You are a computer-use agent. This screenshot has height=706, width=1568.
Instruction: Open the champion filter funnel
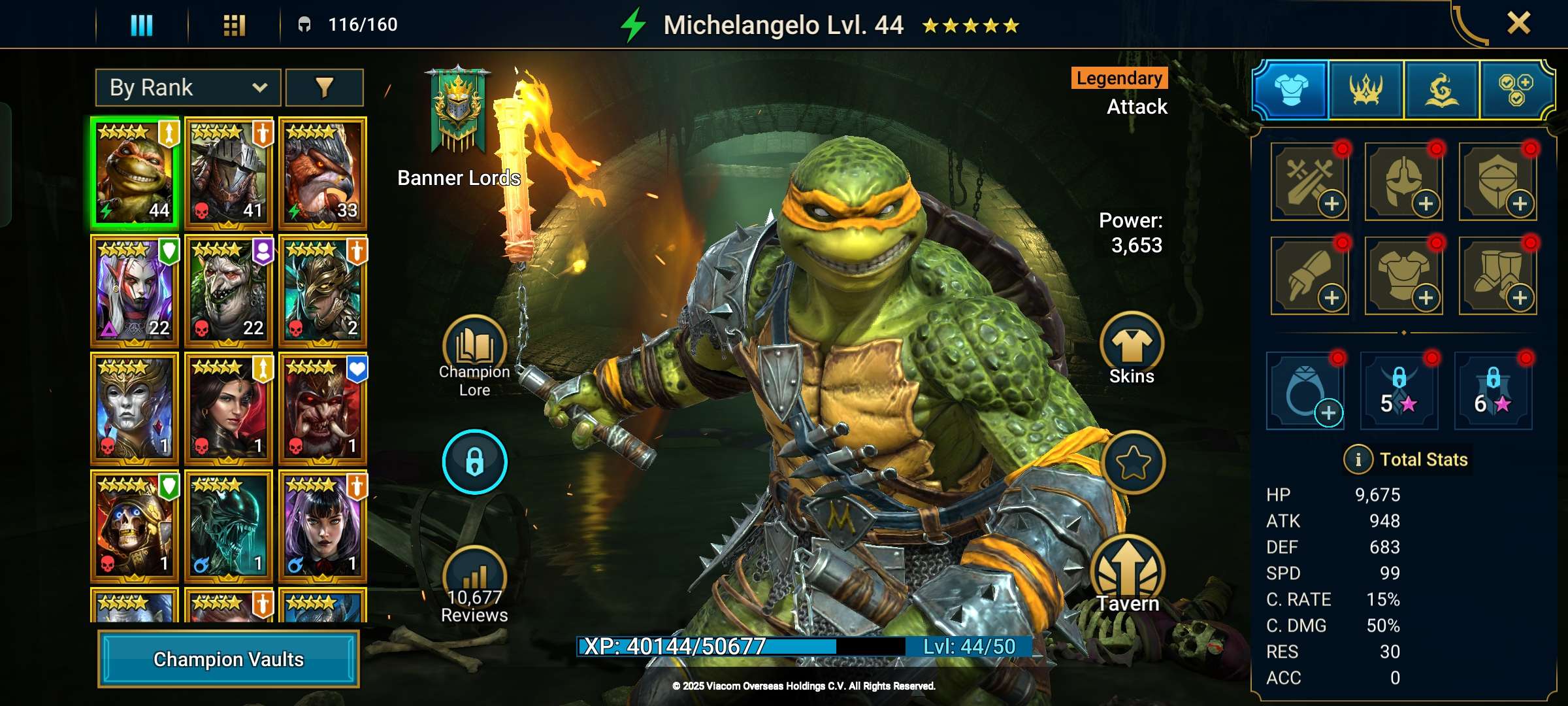point(325,88)
